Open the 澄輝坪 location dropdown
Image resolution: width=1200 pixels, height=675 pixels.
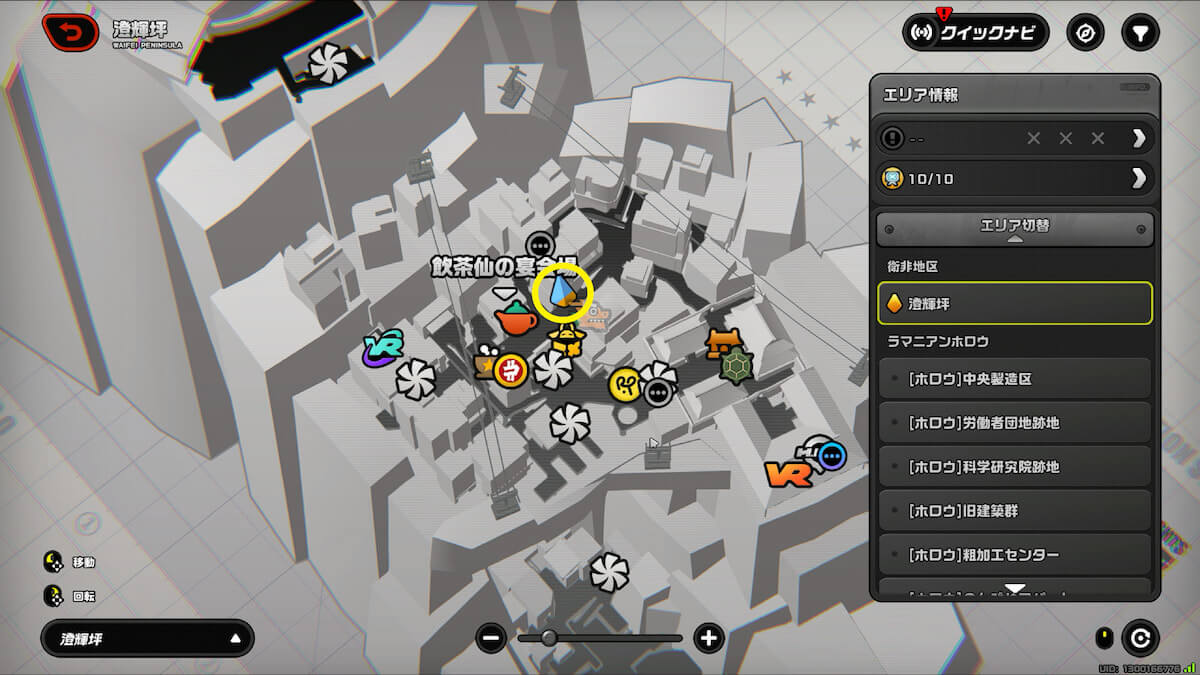click(x=147, y=638)
